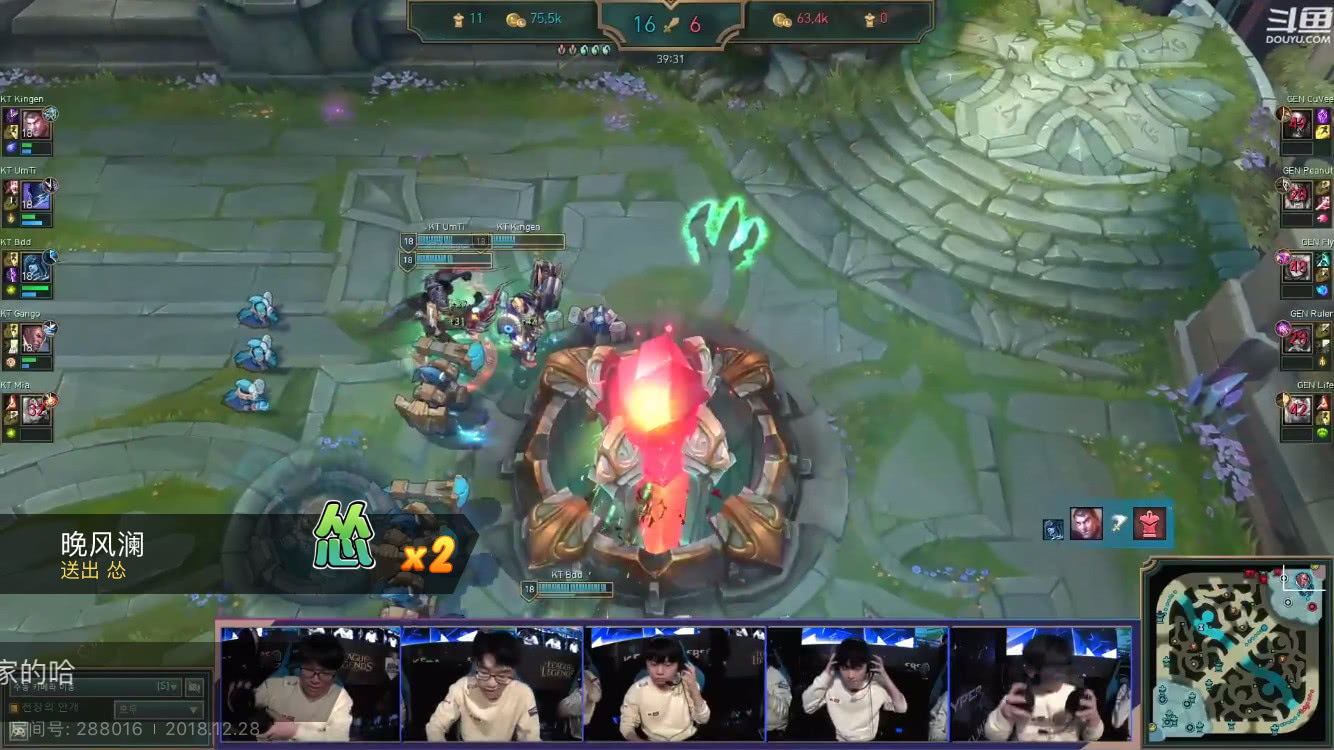Screen dimensions: 1334x750
Task: Select GEN CuVee's champion portrait
Action: pyautogui.click(x=1297, y=127)
